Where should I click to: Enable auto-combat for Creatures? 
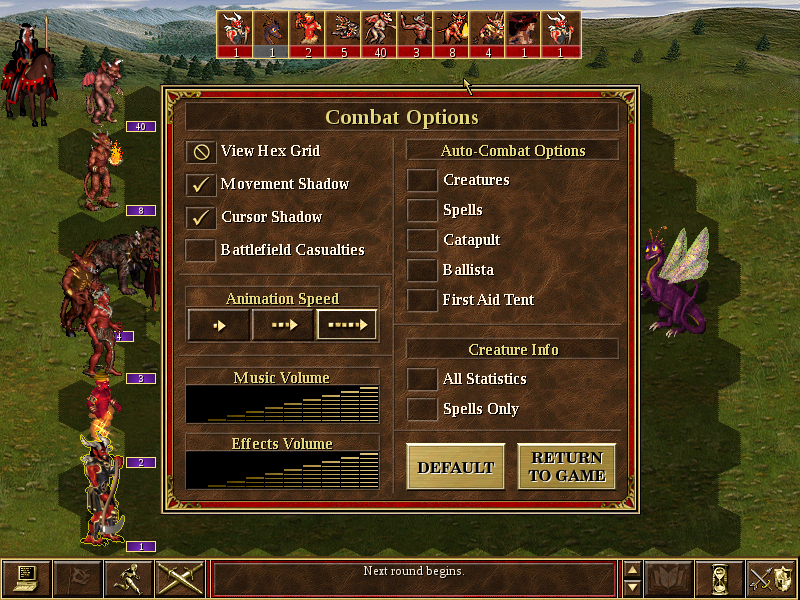(x=423, y=181)
